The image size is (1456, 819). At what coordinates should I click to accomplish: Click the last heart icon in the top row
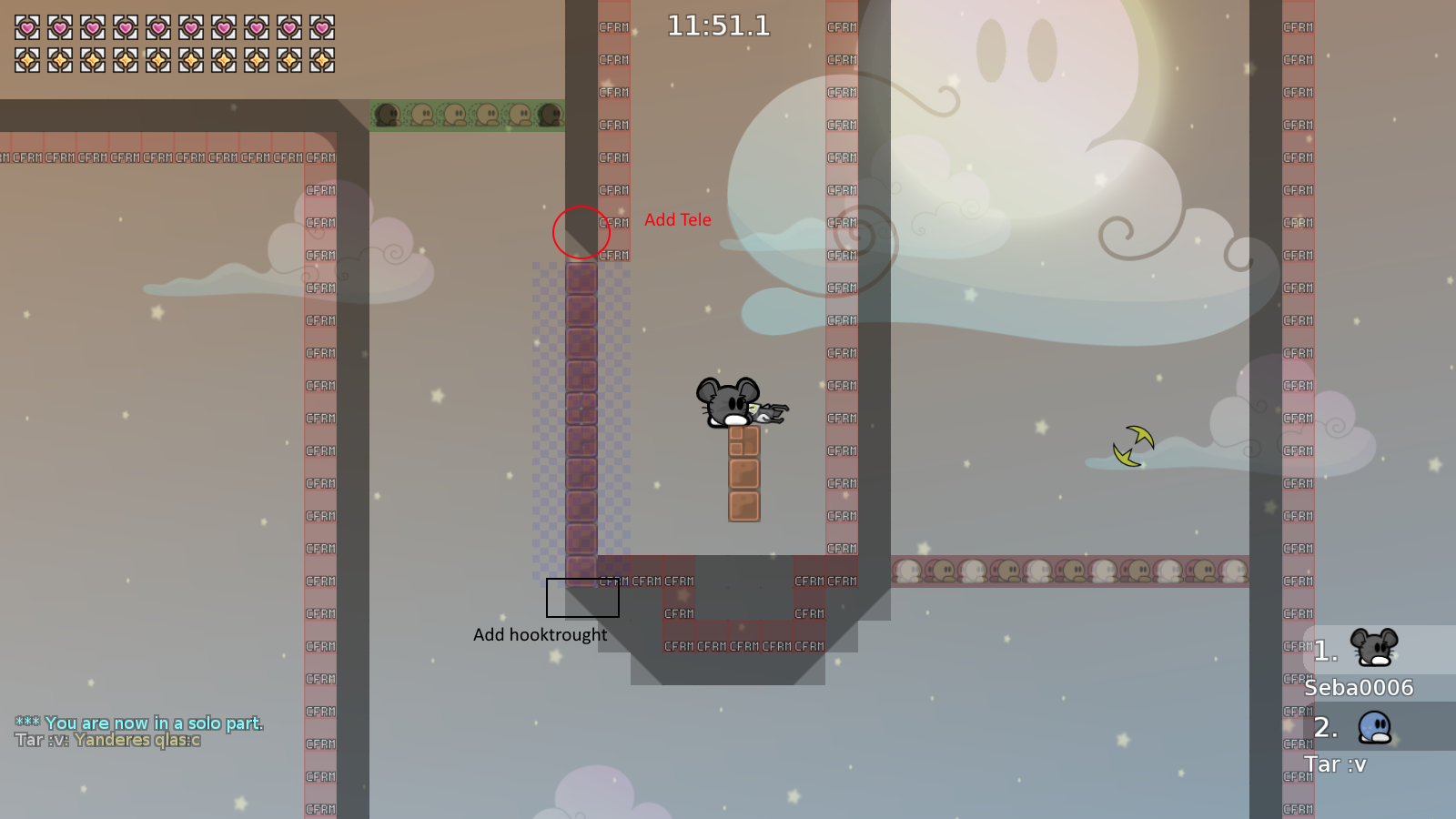(323, 27)
